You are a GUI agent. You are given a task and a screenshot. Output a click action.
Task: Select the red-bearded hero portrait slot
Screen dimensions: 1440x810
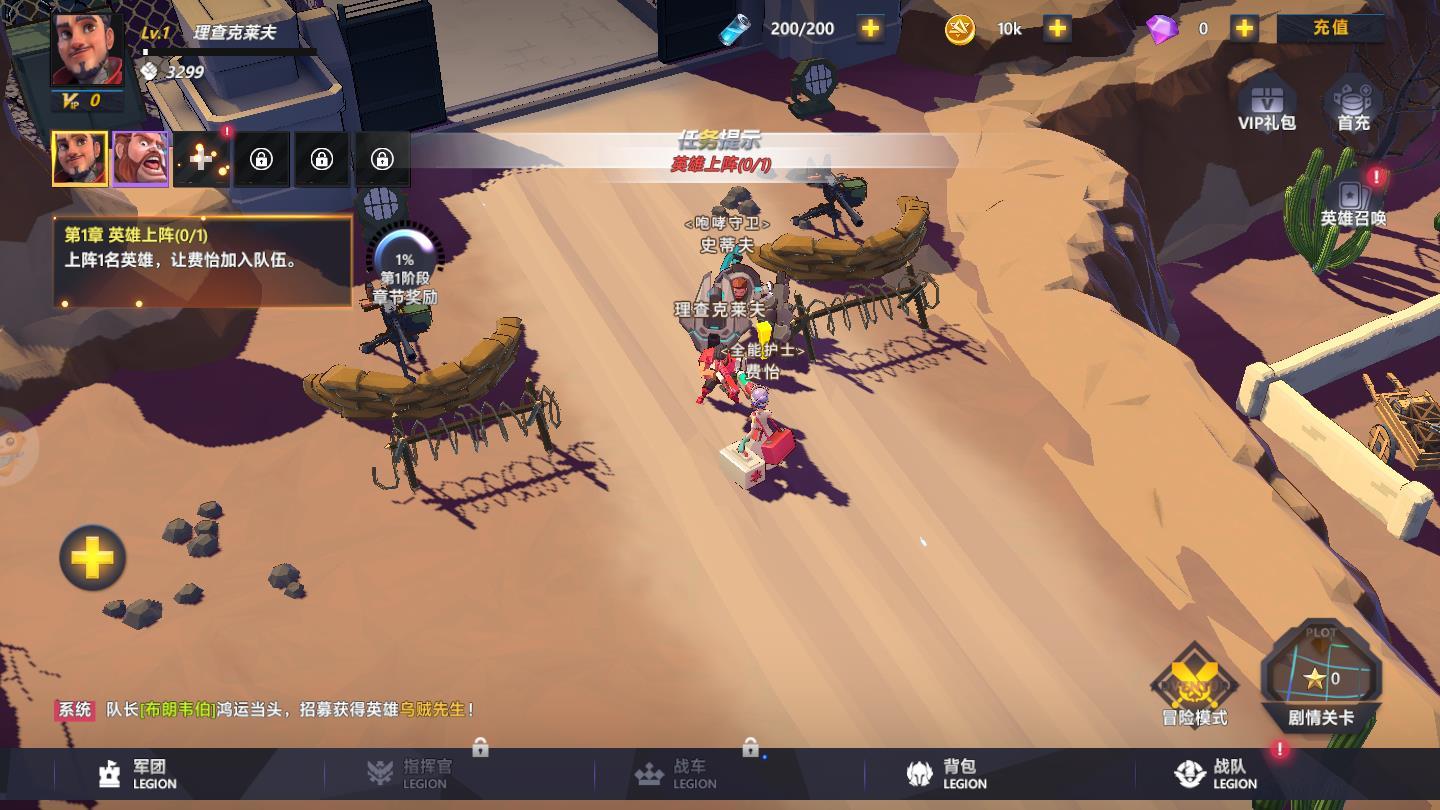coord(140,159)
